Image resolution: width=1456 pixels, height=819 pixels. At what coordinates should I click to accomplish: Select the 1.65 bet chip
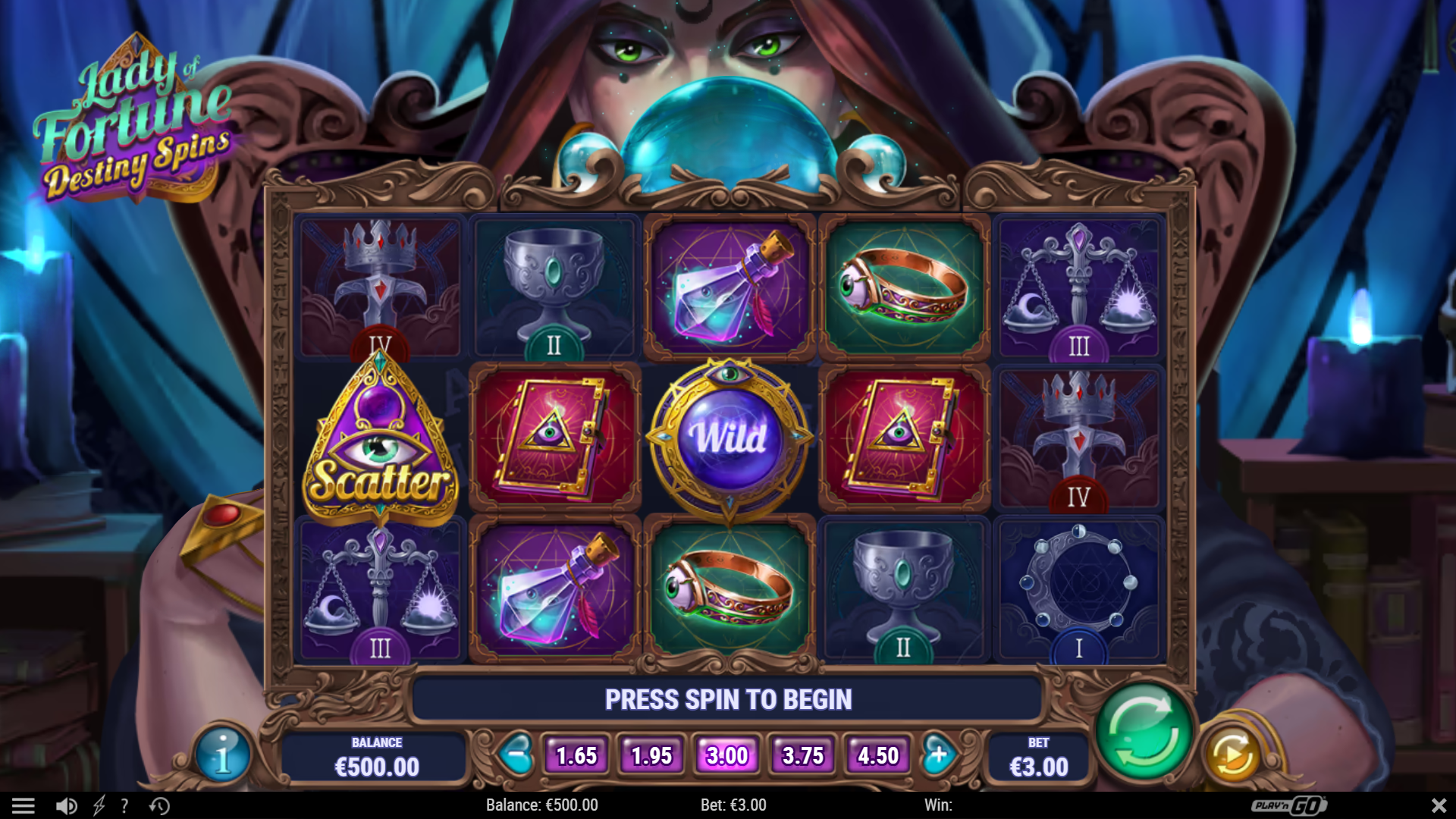[576, 755]
